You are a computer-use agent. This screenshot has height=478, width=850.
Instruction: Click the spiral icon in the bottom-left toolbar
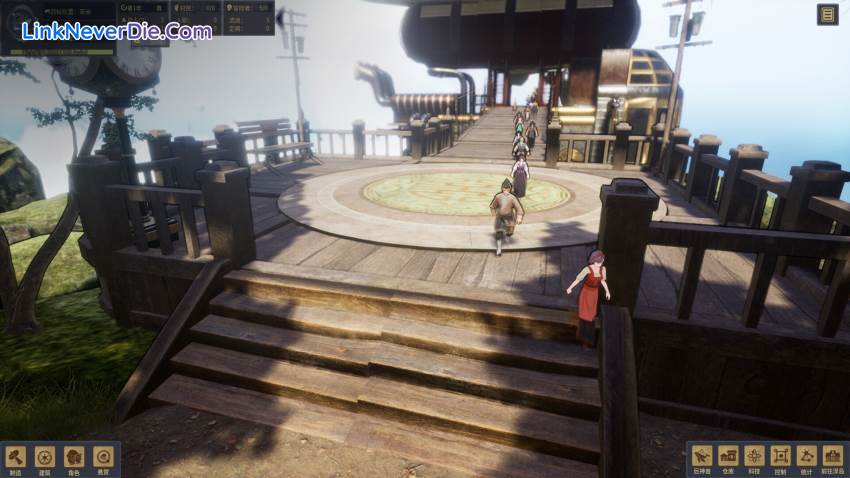coord(102,458)
